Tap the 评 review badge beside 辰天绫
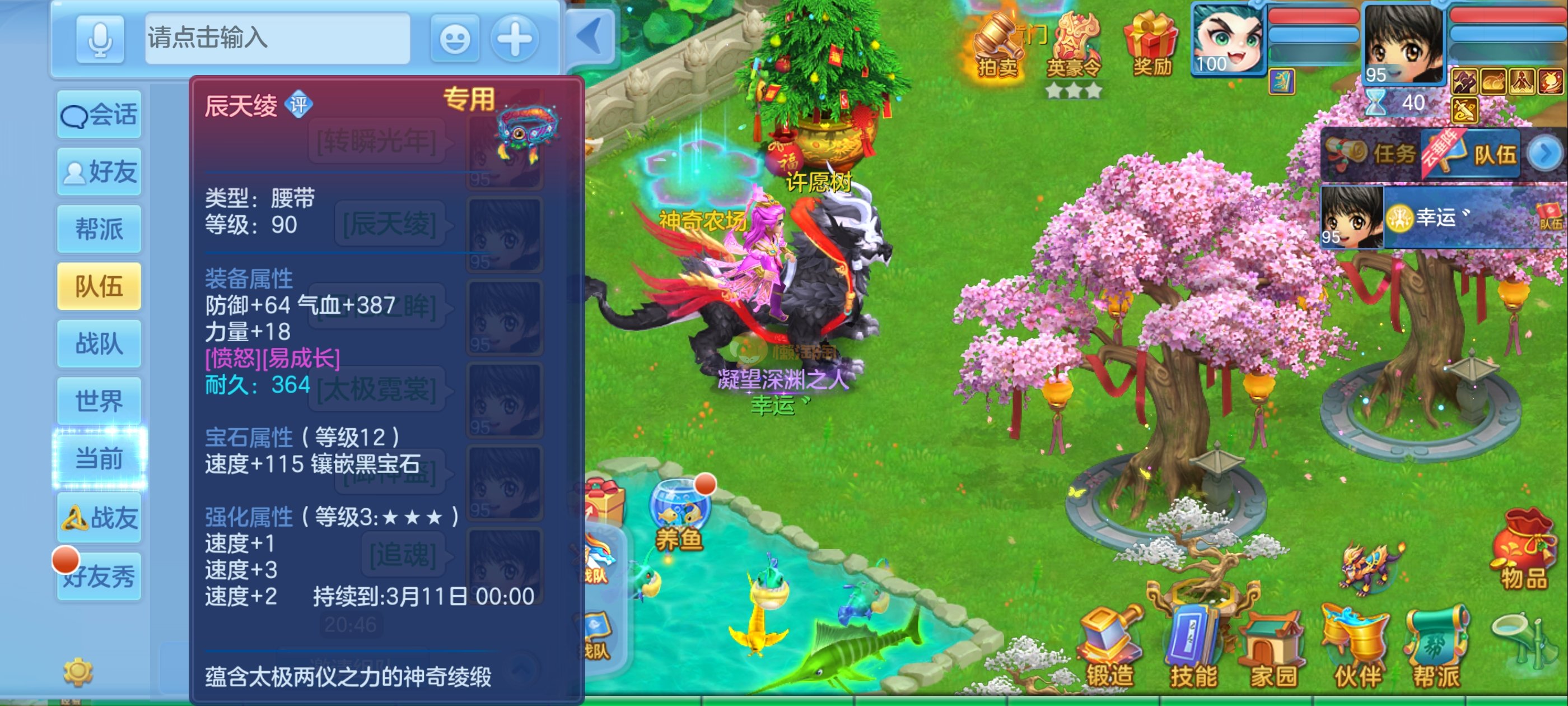This screenshot has width=1568, height=706. pos(299,105)
